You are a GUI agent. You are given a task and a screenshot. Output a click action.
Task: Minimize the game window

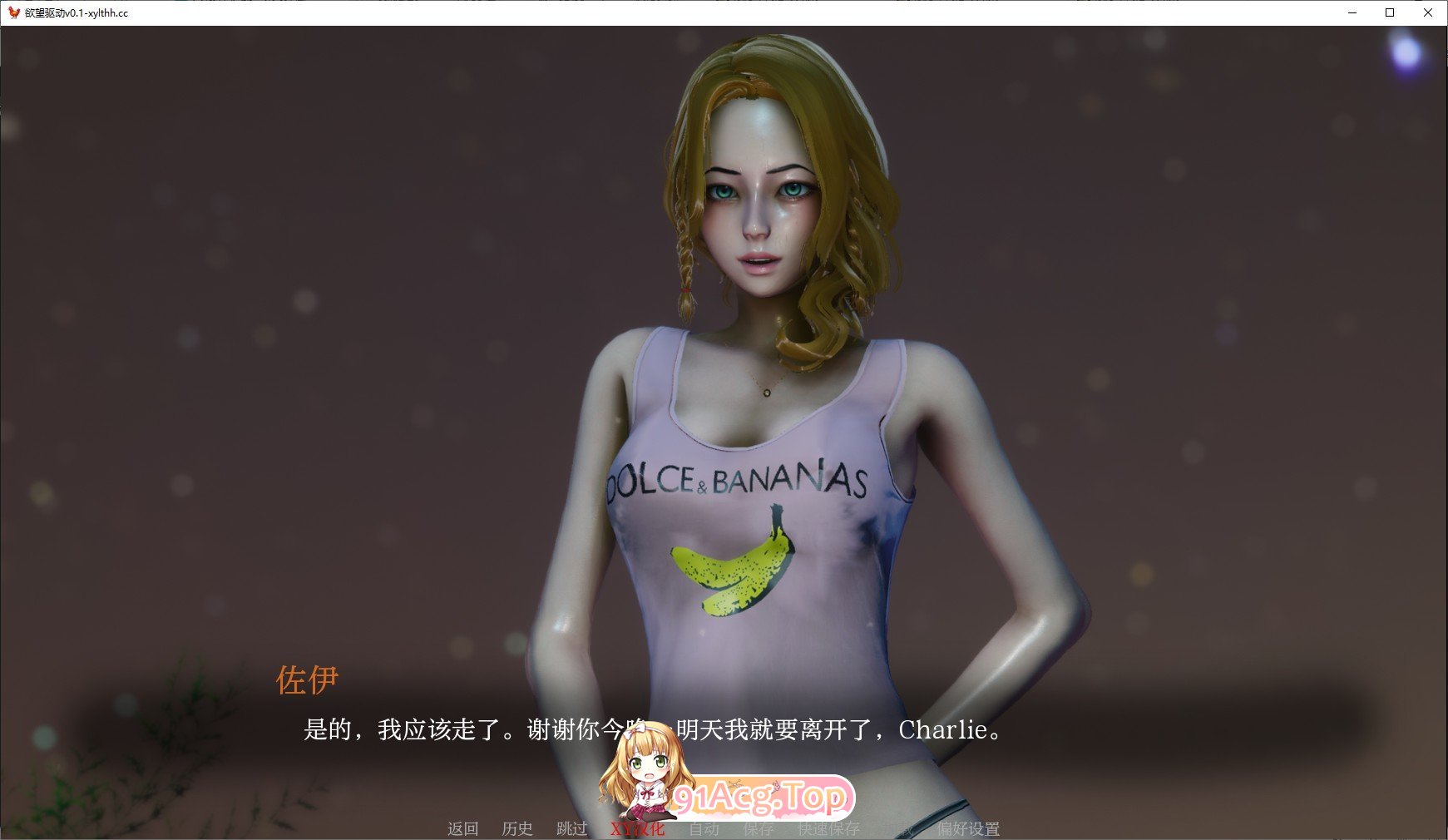tap(1352, 12)
